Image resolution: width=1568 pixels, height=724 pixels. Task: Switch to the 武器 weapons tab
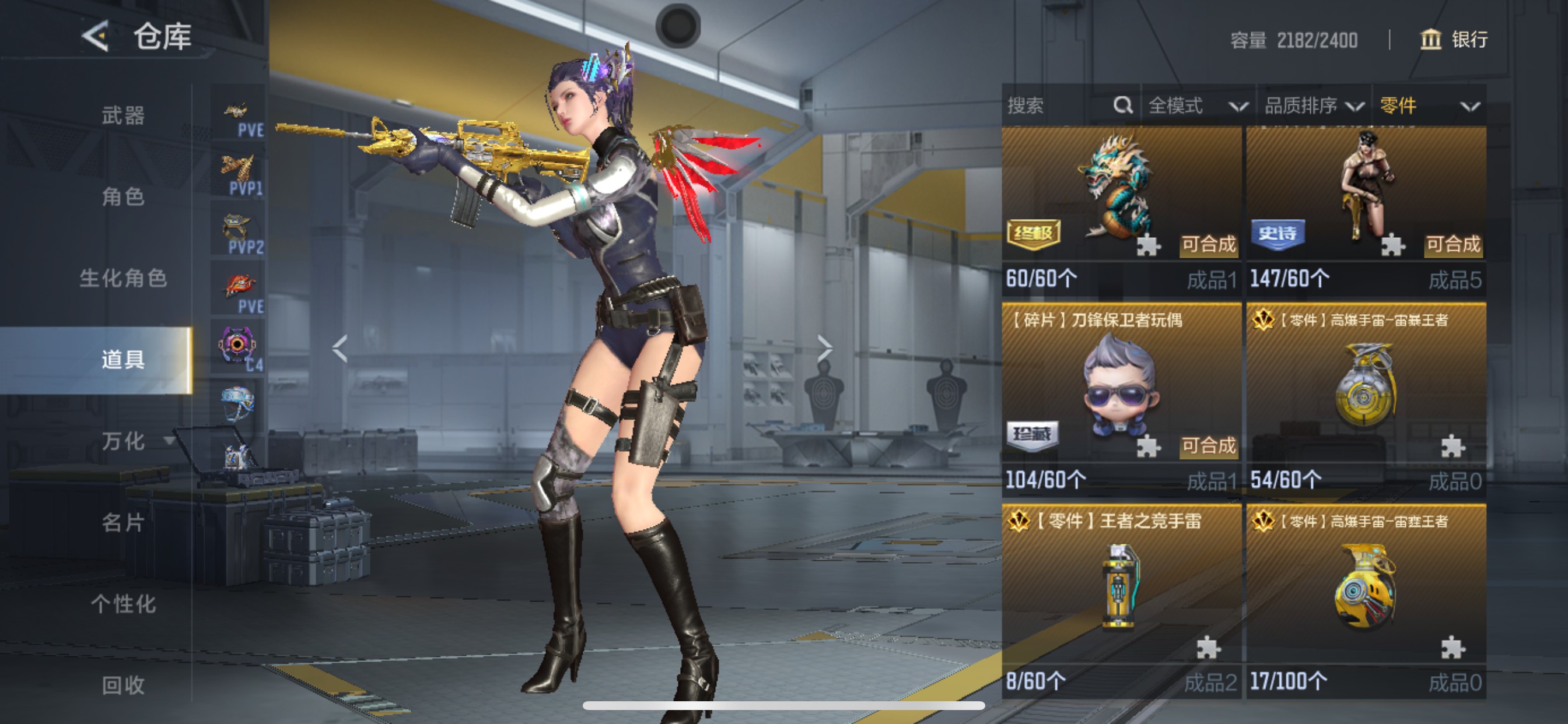click(123, 115)
